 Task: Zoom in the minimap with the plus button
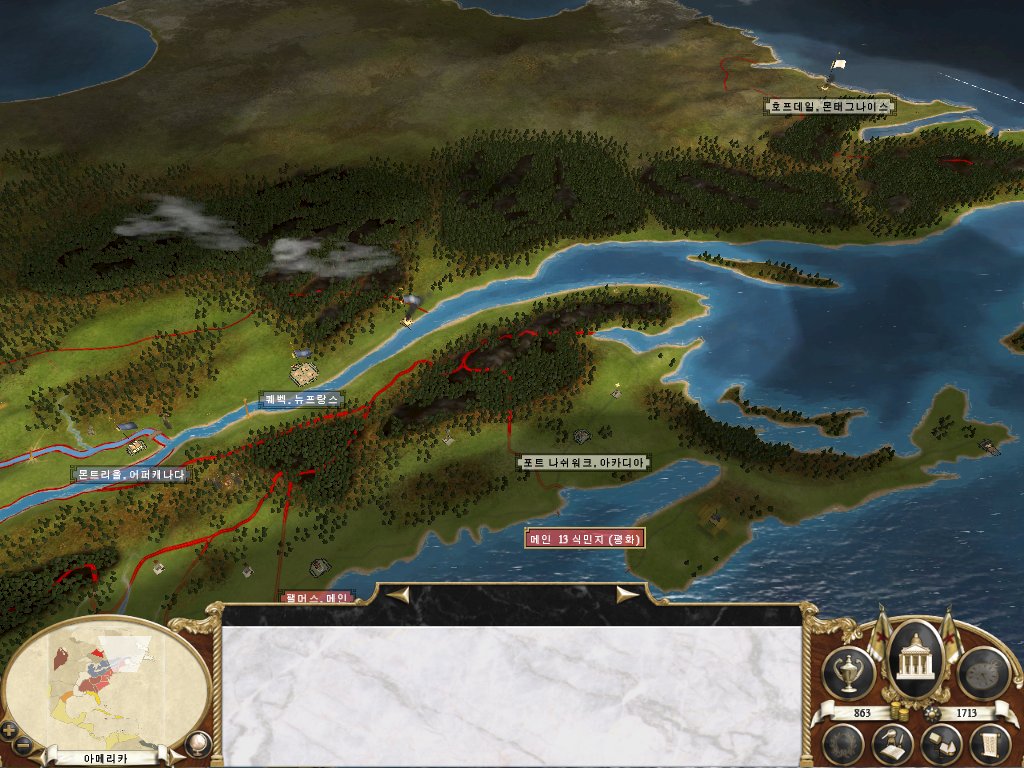pos(9,728)
